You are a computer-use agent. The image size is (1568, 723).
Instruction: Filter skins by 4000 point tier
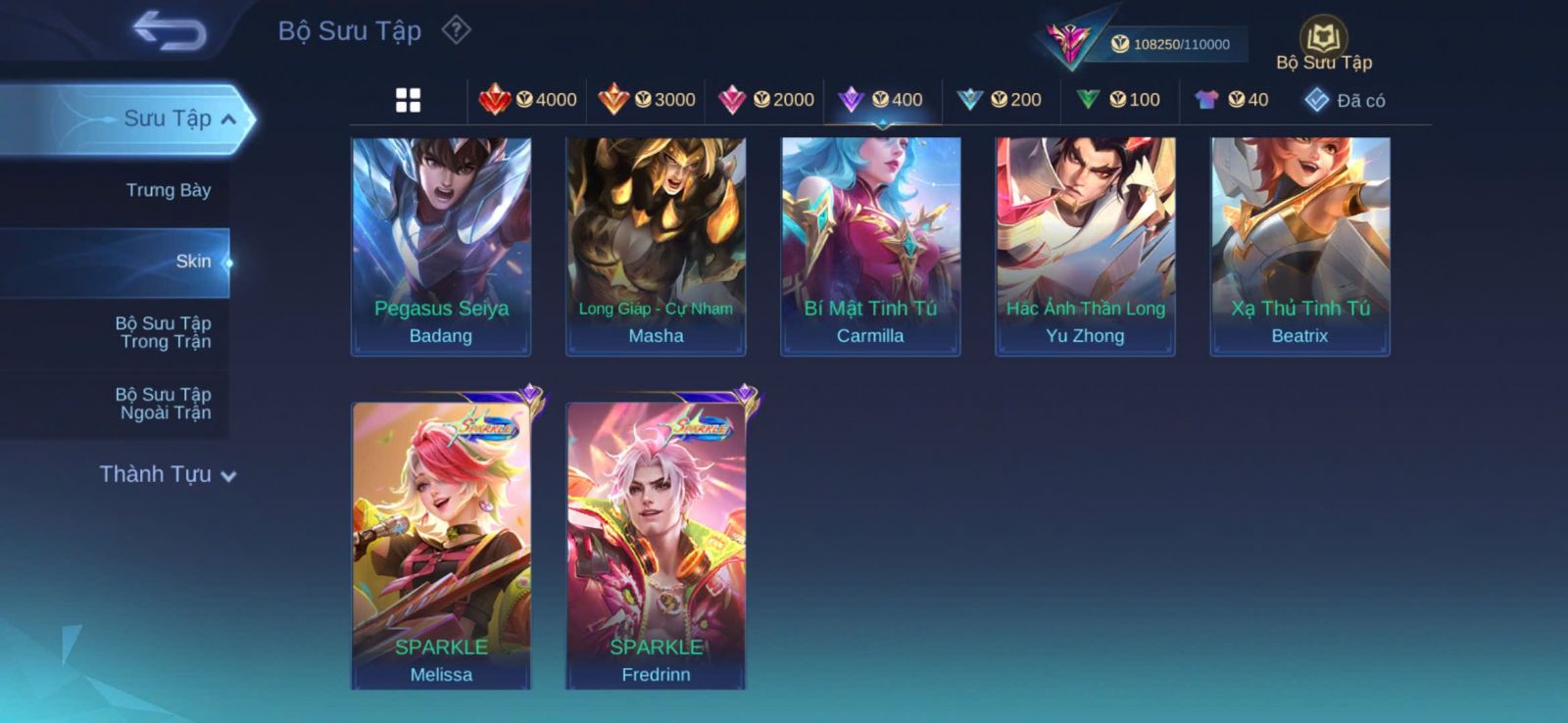tap(528, 100)
